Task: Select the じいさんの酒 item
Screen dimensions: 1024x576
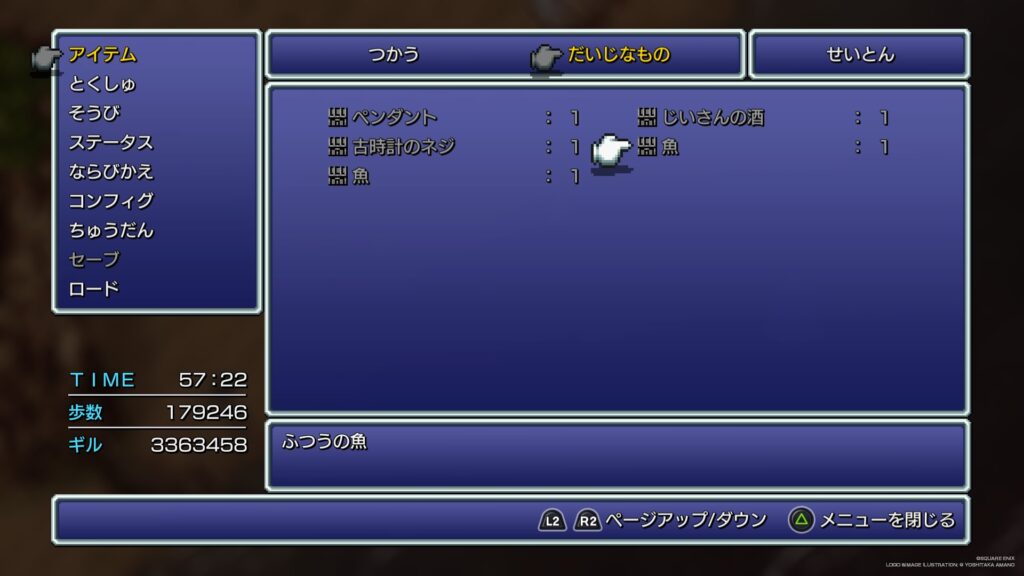Action: (712, 118)
